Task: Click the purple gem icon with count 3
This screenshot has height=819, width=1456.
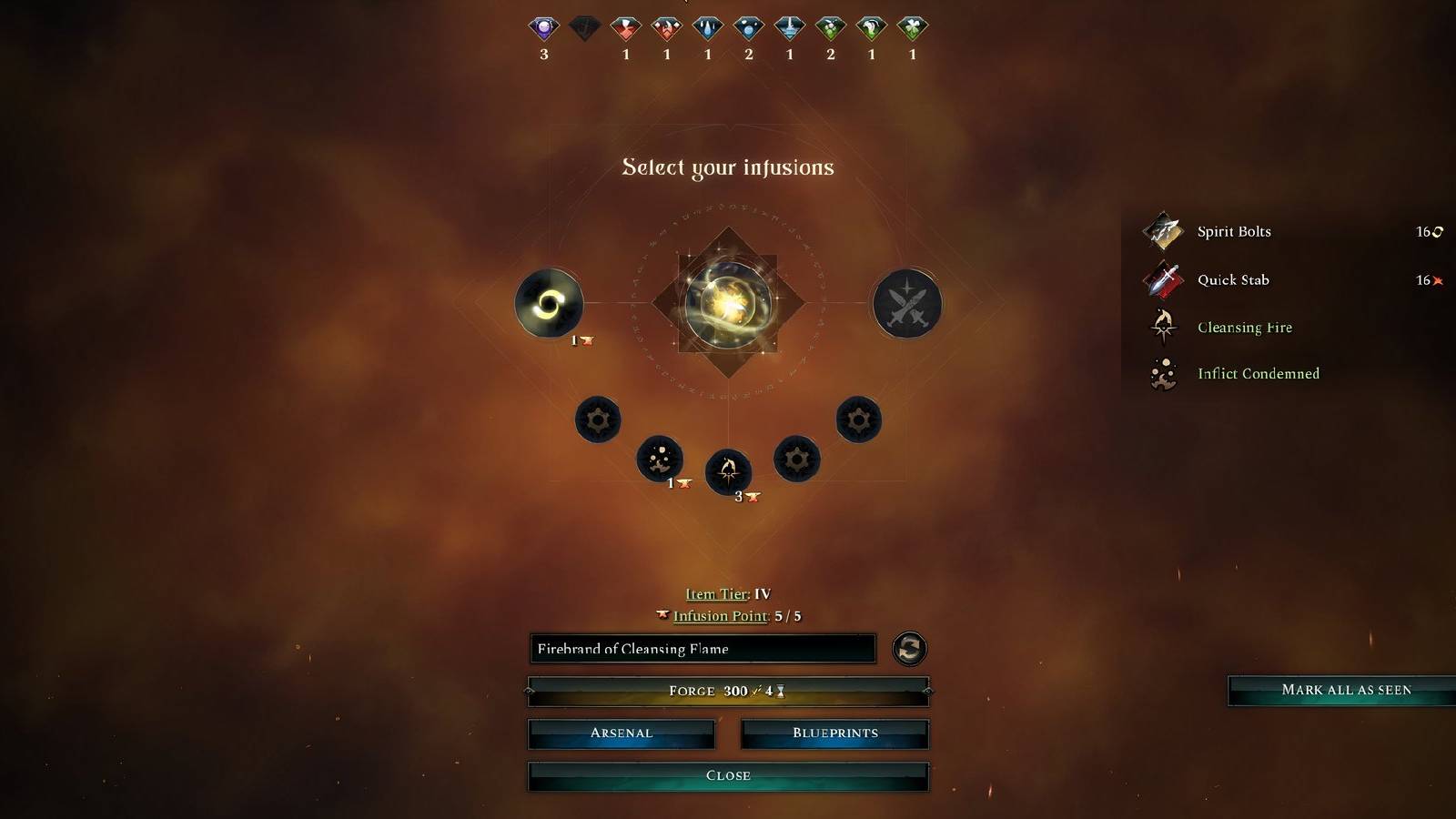Action: pos(543,28)
